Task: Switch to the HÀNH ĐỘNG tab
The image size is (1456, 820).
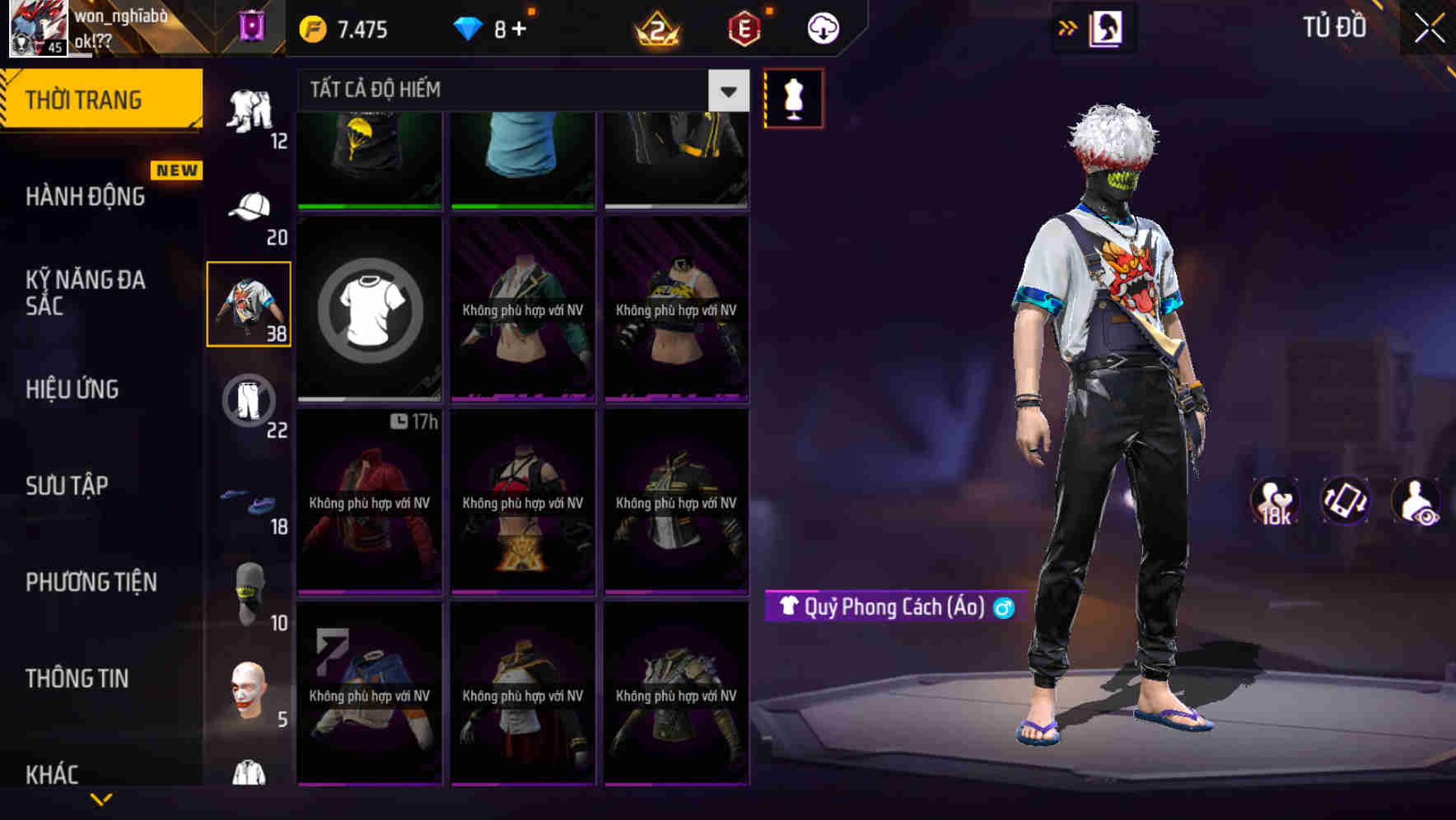Action: [86, 196]
